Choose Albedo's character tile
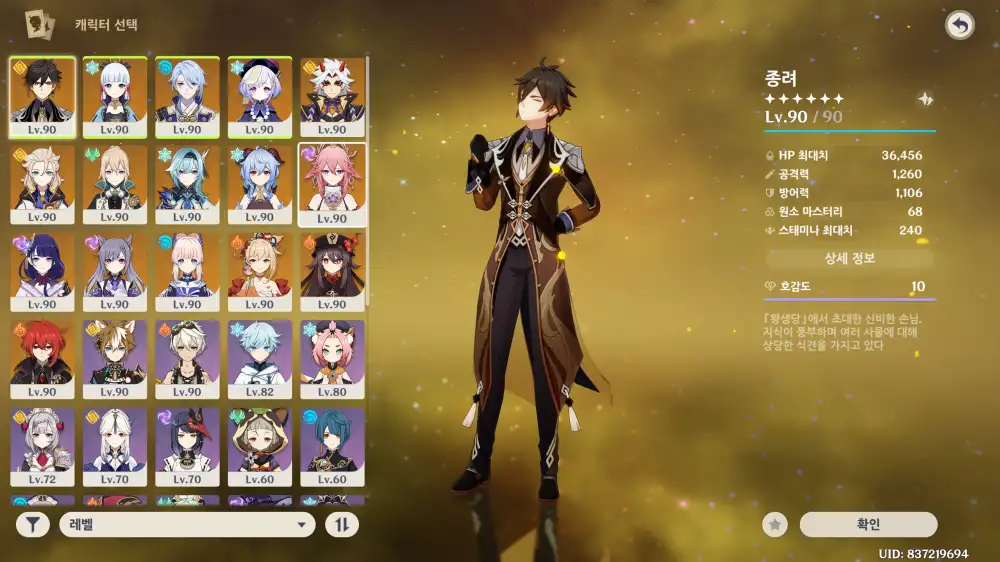Screen dimensions: 1000x562 coord(42,184)
